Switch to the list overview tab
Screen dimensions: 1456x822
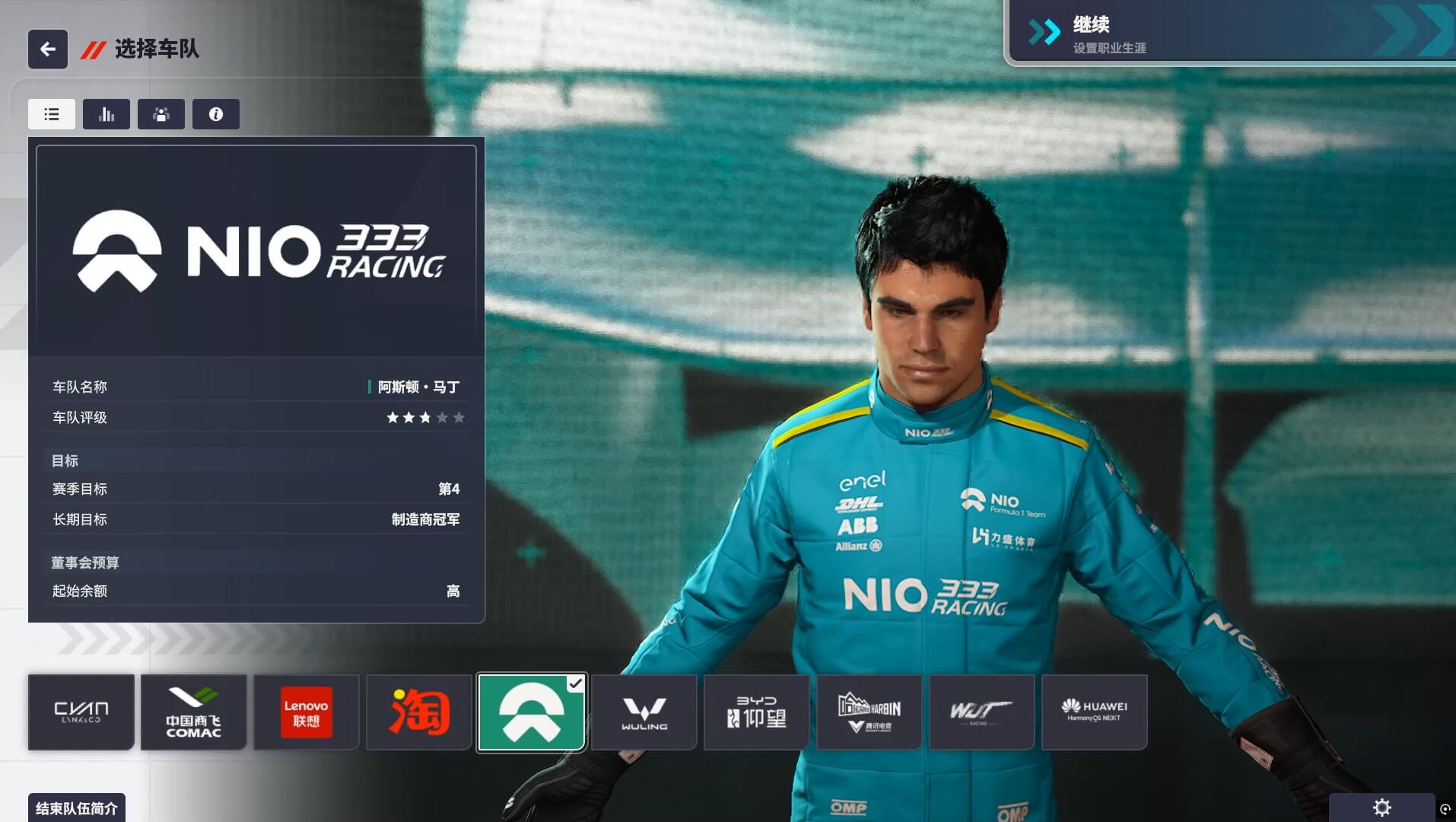click(52, 114)
